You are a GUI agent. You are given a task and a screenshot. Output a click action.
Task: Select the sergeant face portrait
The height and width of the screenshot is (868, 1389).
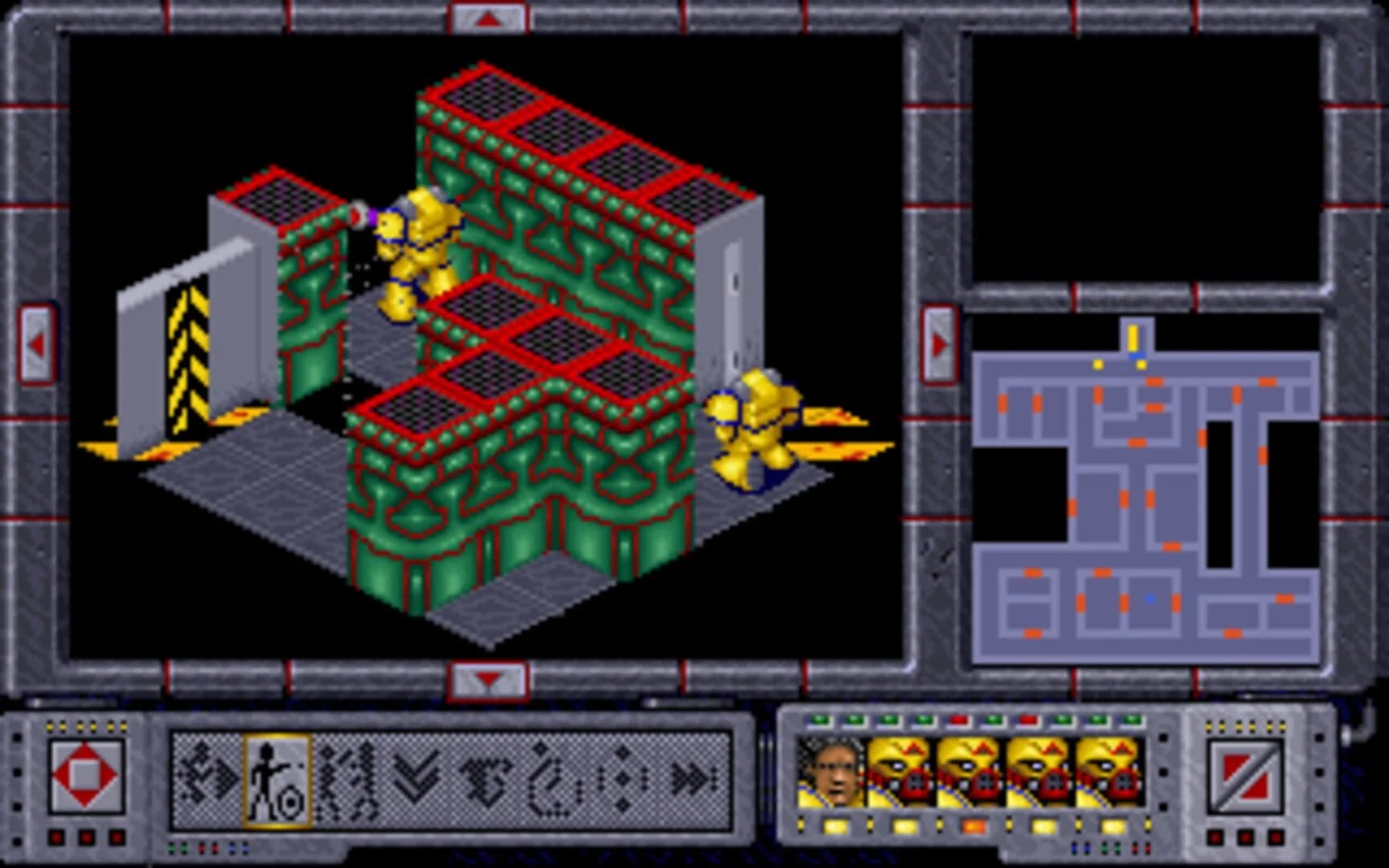point(830,770)
